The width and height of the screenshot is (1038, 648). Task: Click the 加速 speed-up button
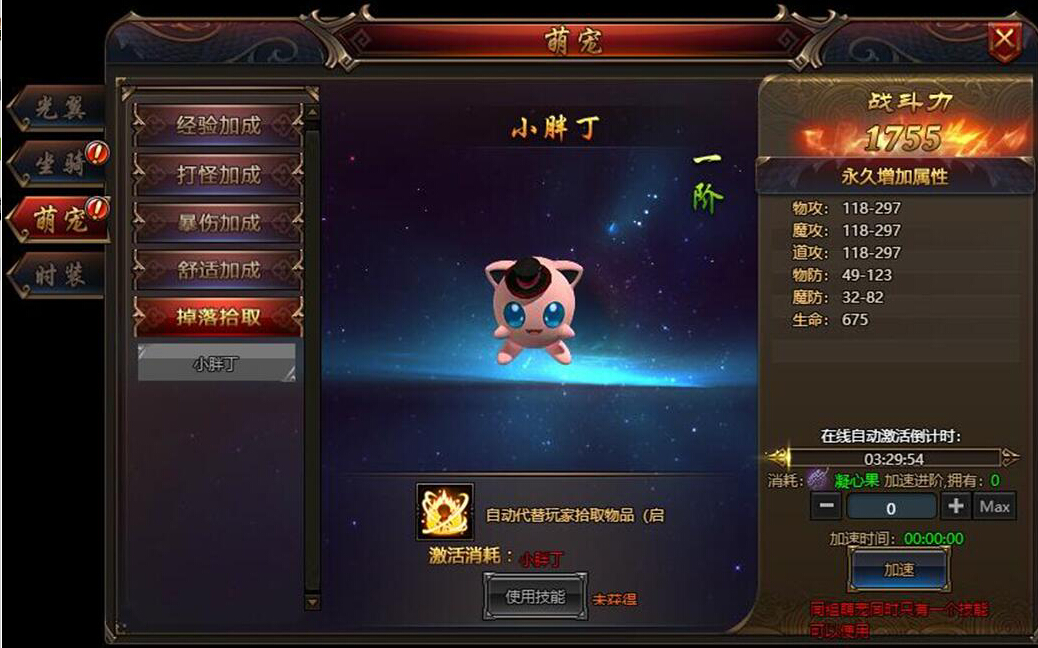[x=898, y=570]
